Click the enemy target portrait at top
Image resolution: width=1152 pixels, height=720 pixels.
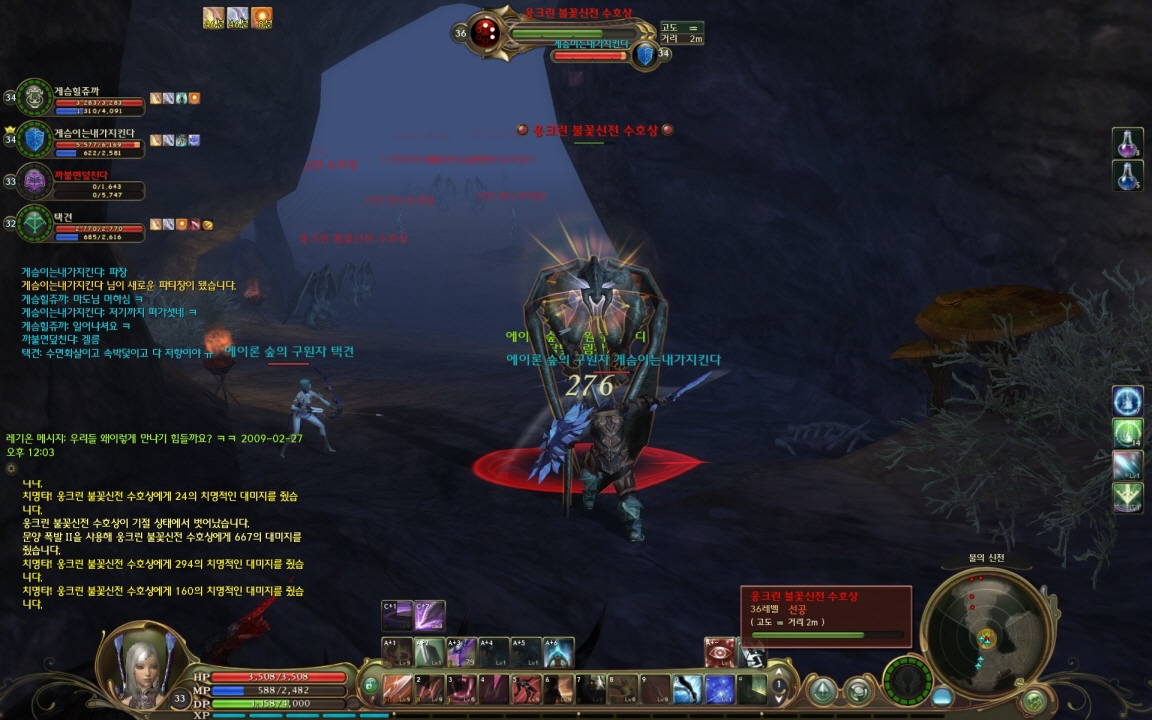pos(486,32)
